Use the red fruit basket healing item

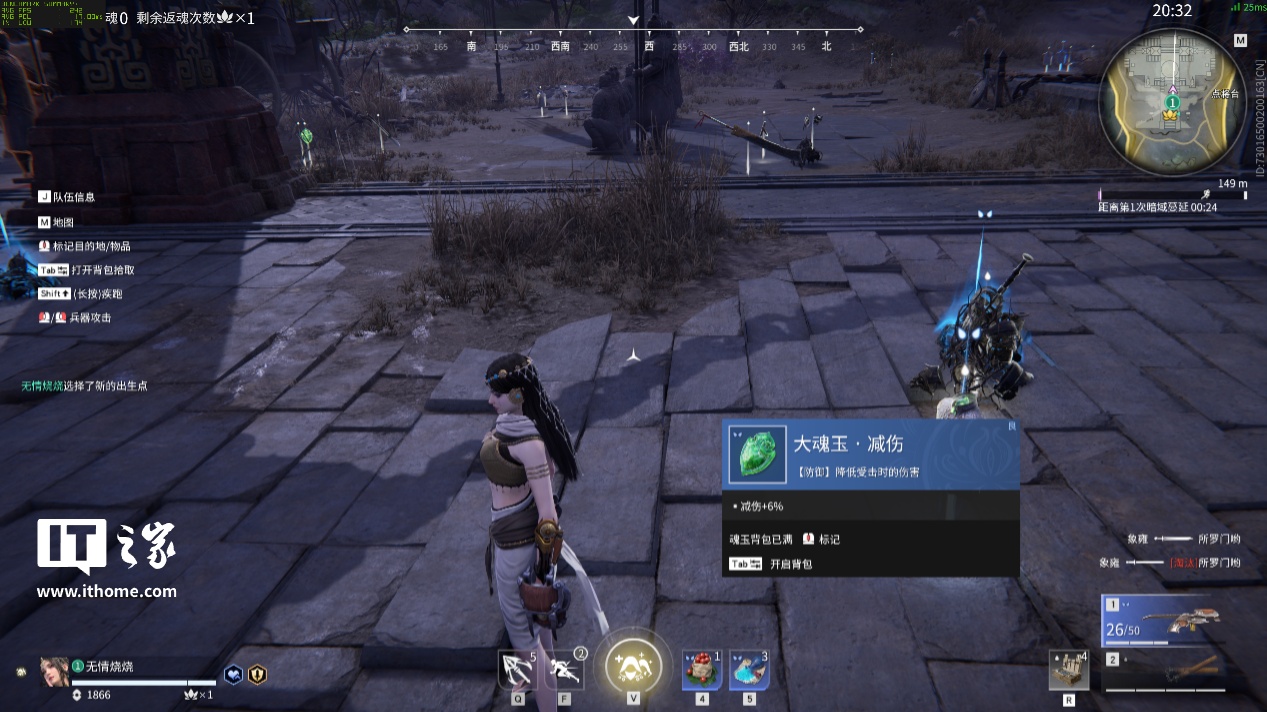coord(701,669)
